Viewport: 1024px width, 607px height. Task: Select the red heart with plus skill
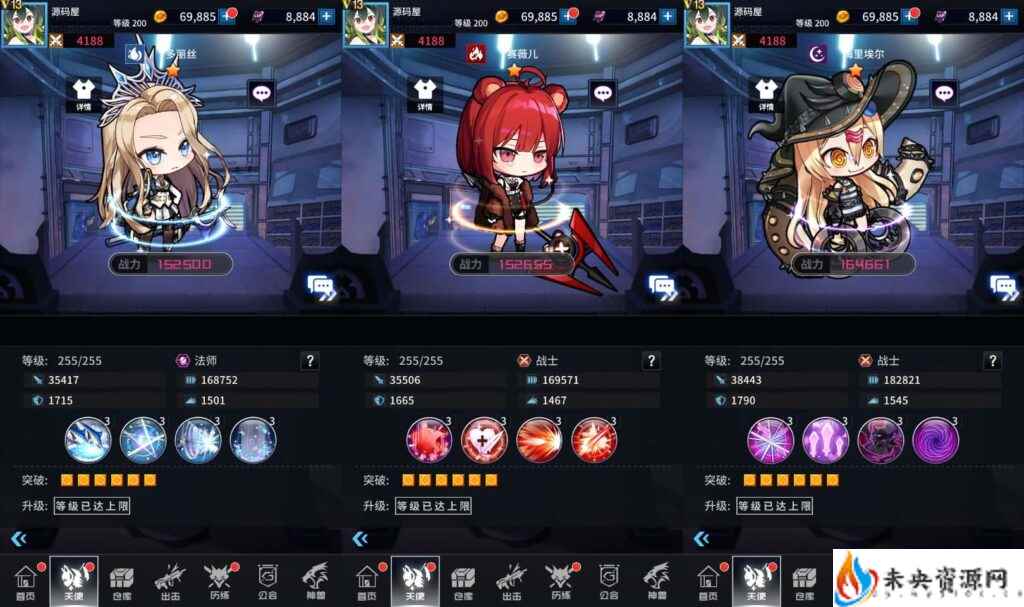tap(484, 439)
